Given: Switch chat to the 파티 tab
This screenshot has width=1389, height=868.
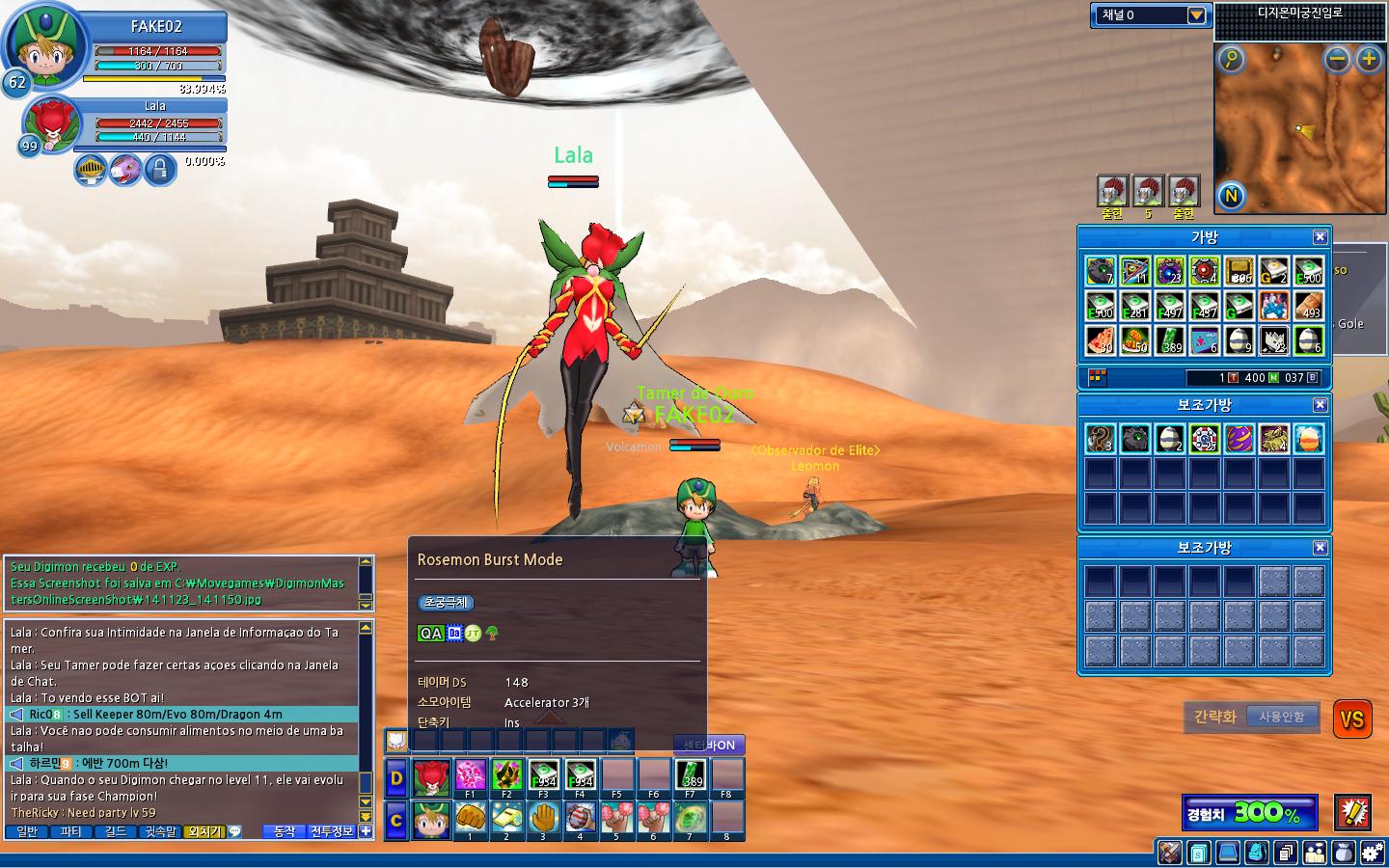Looking at the screenshot, I should (70, 831).
